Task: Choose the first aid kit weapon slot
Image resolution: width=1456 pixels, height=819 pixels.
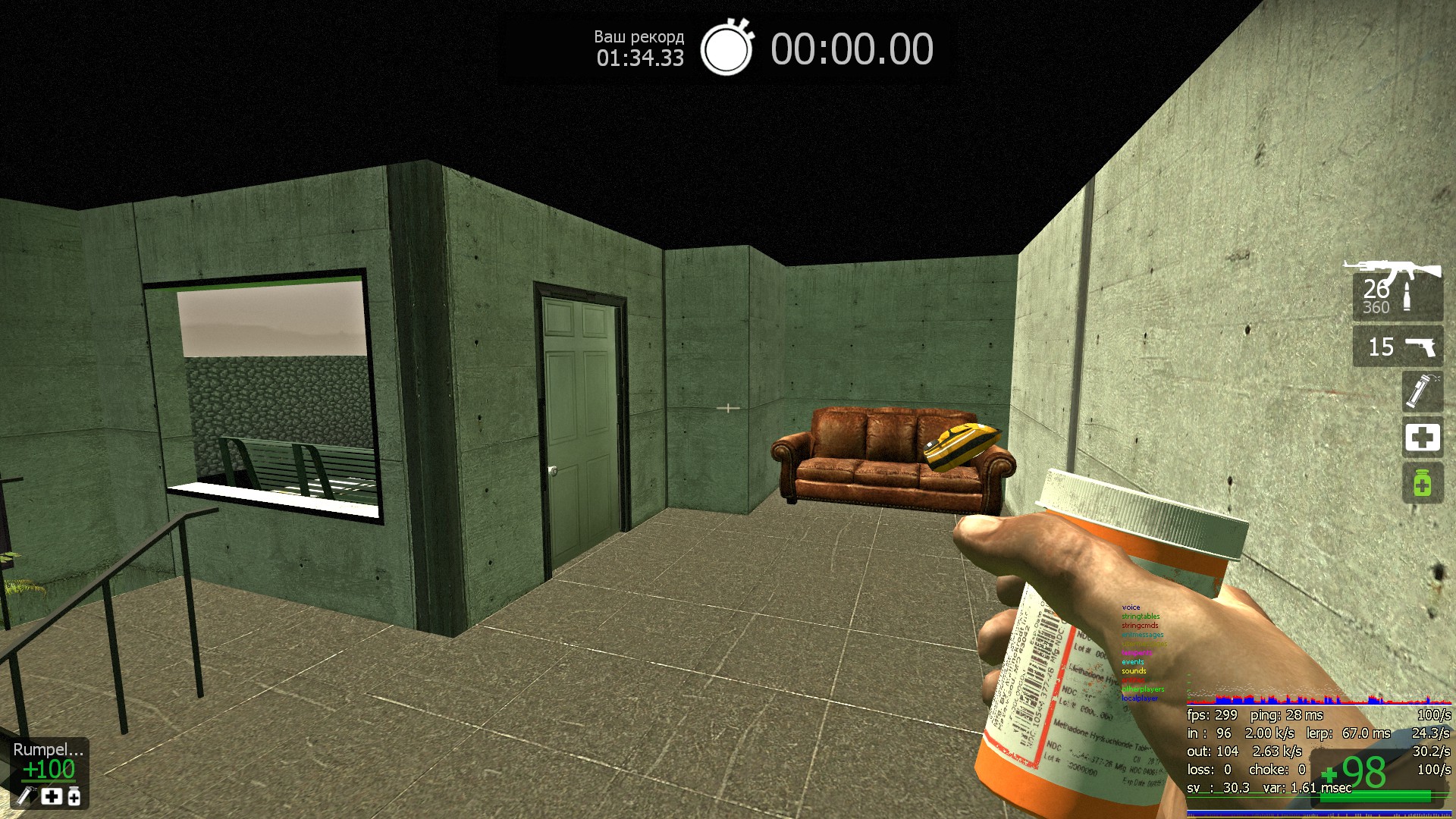Action: pos(1422,438)
